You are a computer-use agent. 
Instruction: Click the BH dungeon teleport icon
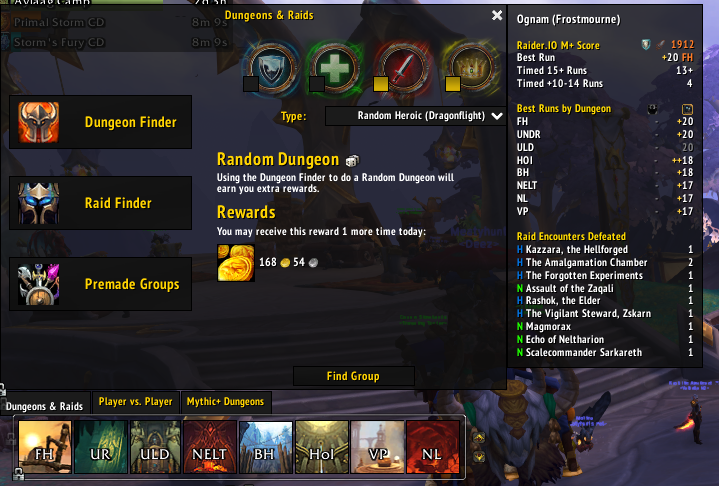pyautogui.click(x=266, y=446)
